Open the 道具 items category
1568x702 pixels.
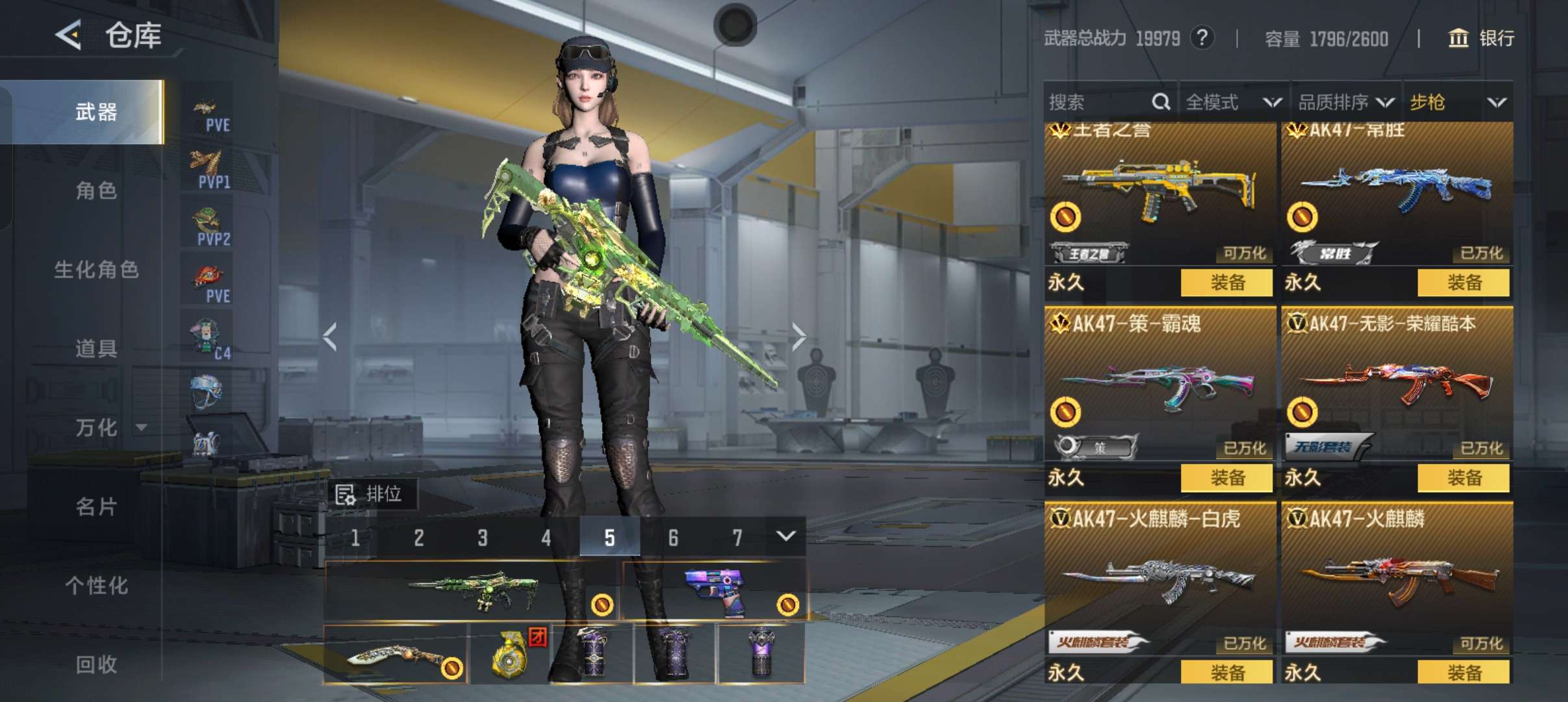(96, 349)
